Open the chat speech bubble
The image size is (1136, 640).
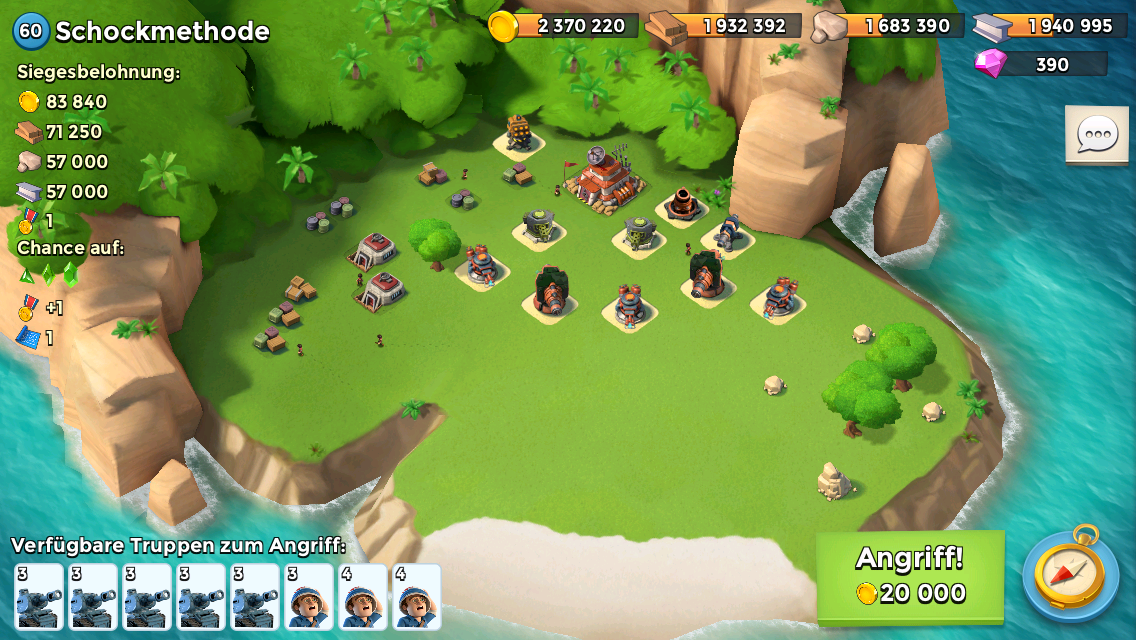1097,134
